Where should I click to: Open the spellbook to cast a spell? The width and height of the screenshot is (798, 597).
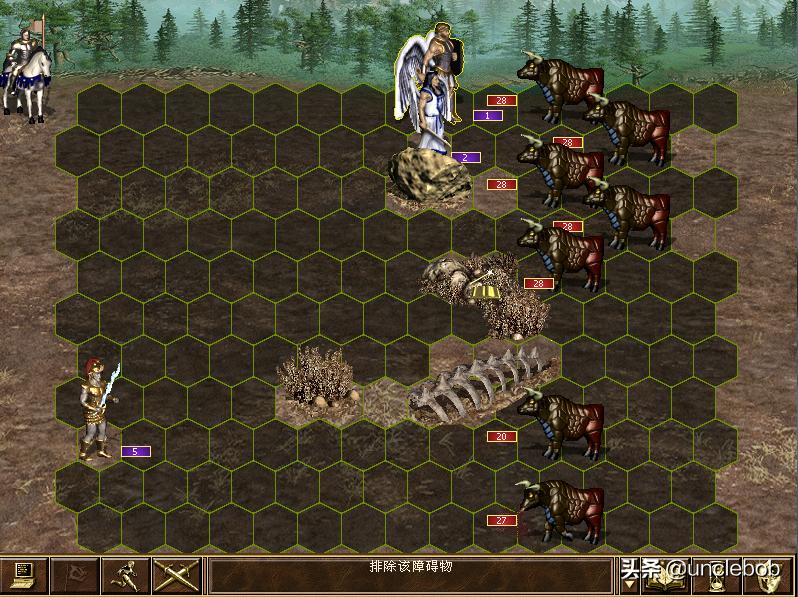tap(668, 577)
